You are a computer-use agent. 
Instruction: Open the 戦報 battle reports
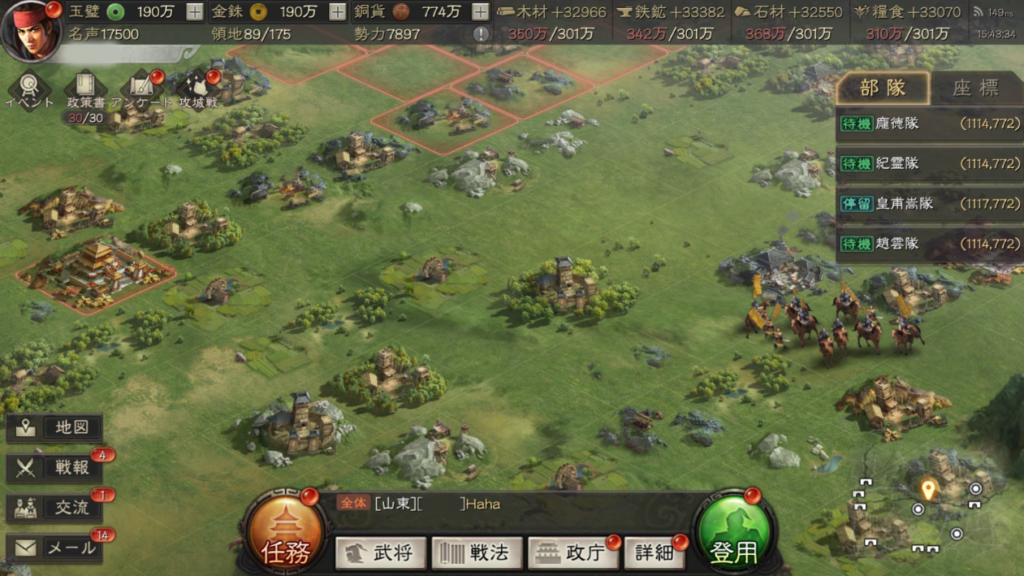(x=56, y=468)
